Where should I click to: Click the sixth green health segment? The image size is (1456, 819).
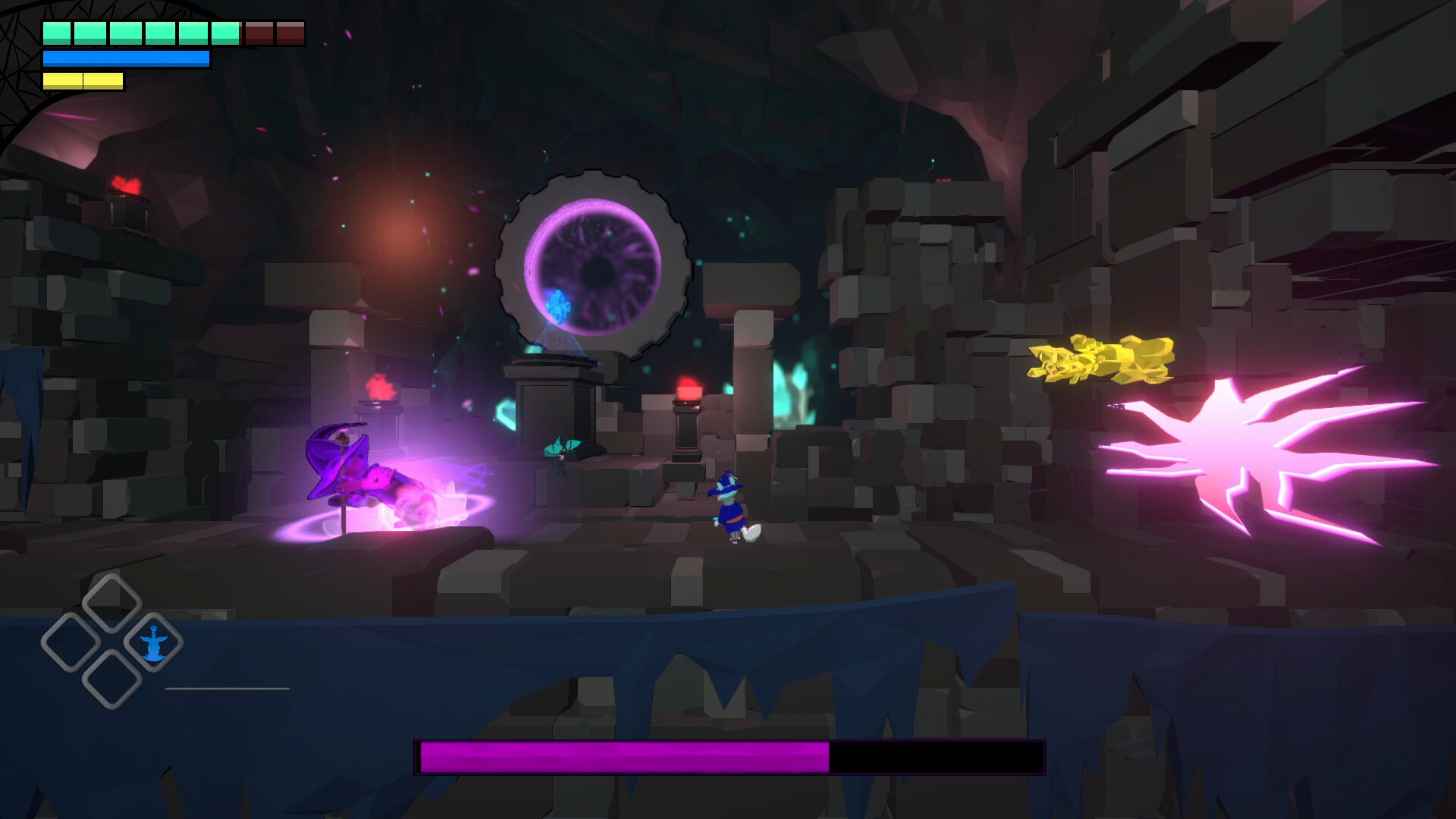pos(226,32)
